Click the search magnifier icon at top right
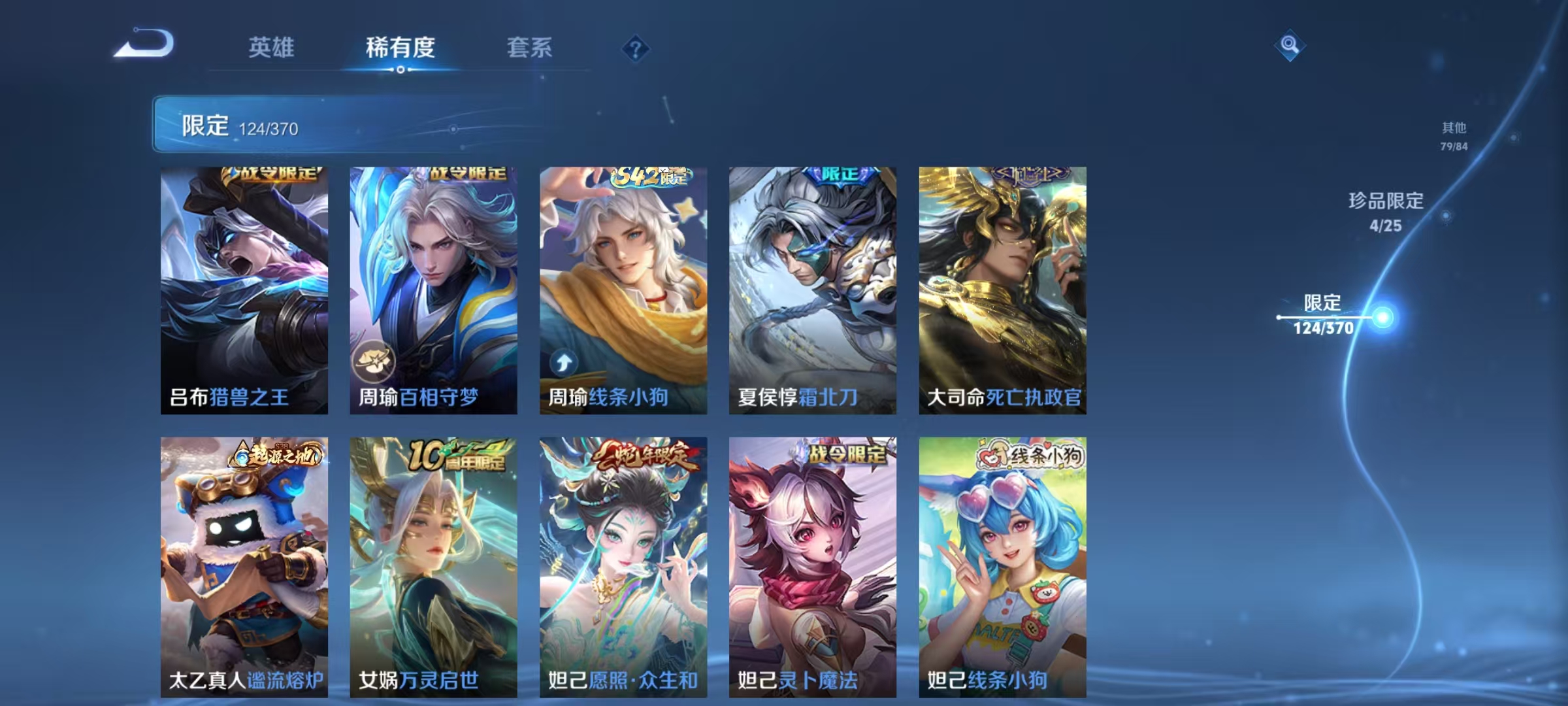 [x=1290, y=44]
